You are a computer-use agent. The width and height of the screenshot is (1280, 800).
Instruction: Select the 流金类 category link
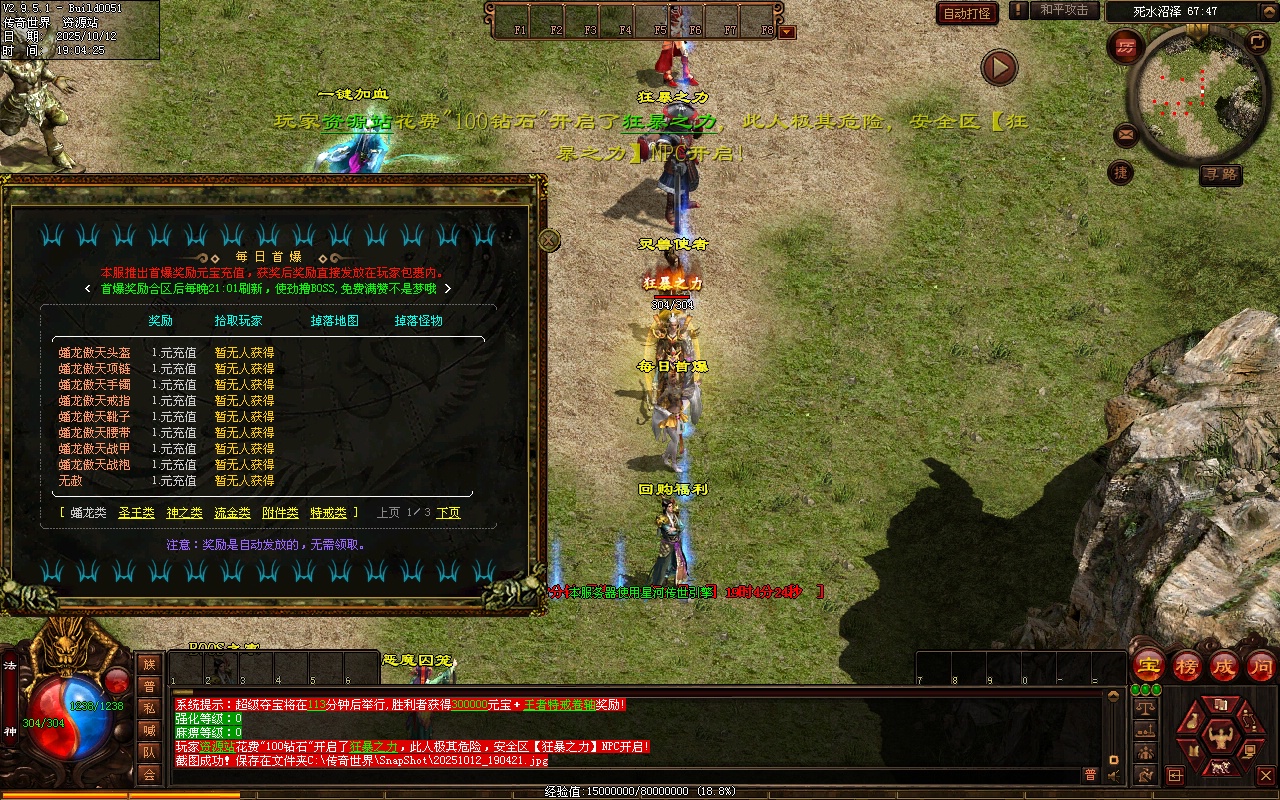pyautogui.click(x=232, y=513)
